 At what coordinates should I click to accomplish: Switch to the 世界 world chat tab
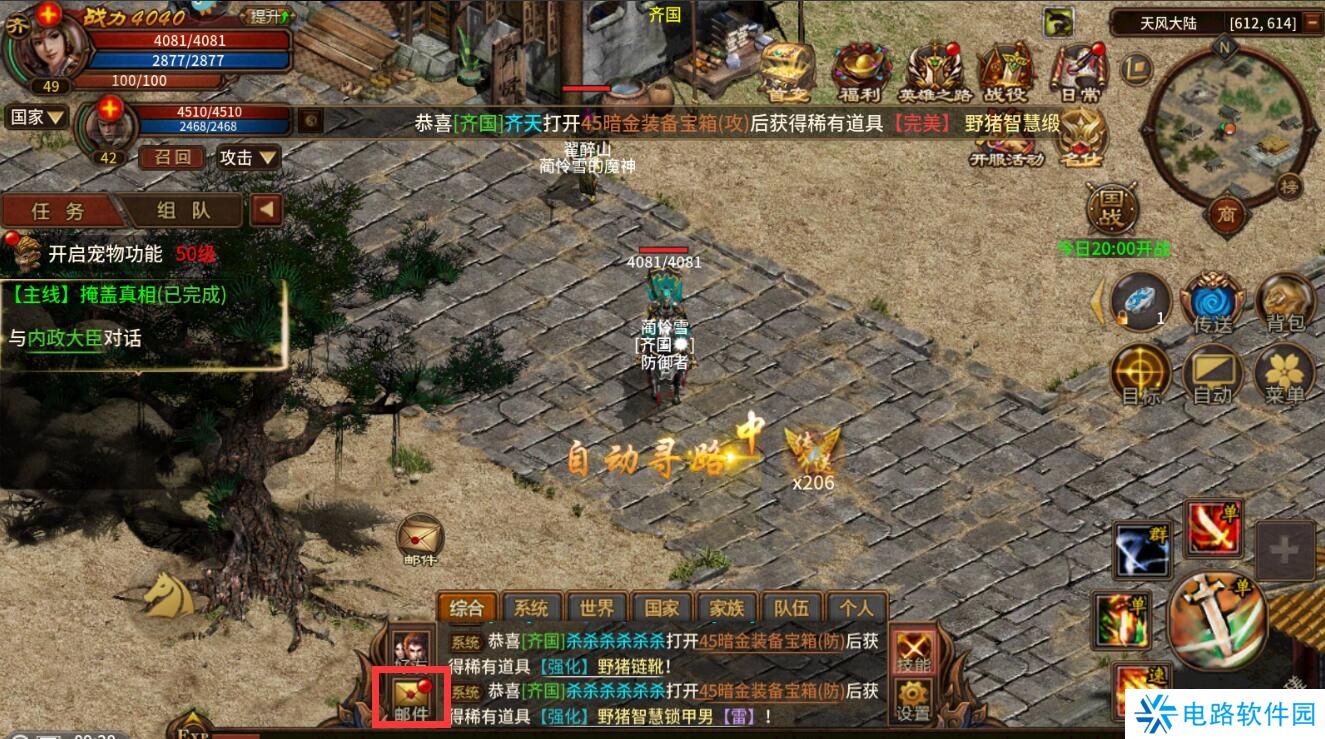(x=597, y=606)
